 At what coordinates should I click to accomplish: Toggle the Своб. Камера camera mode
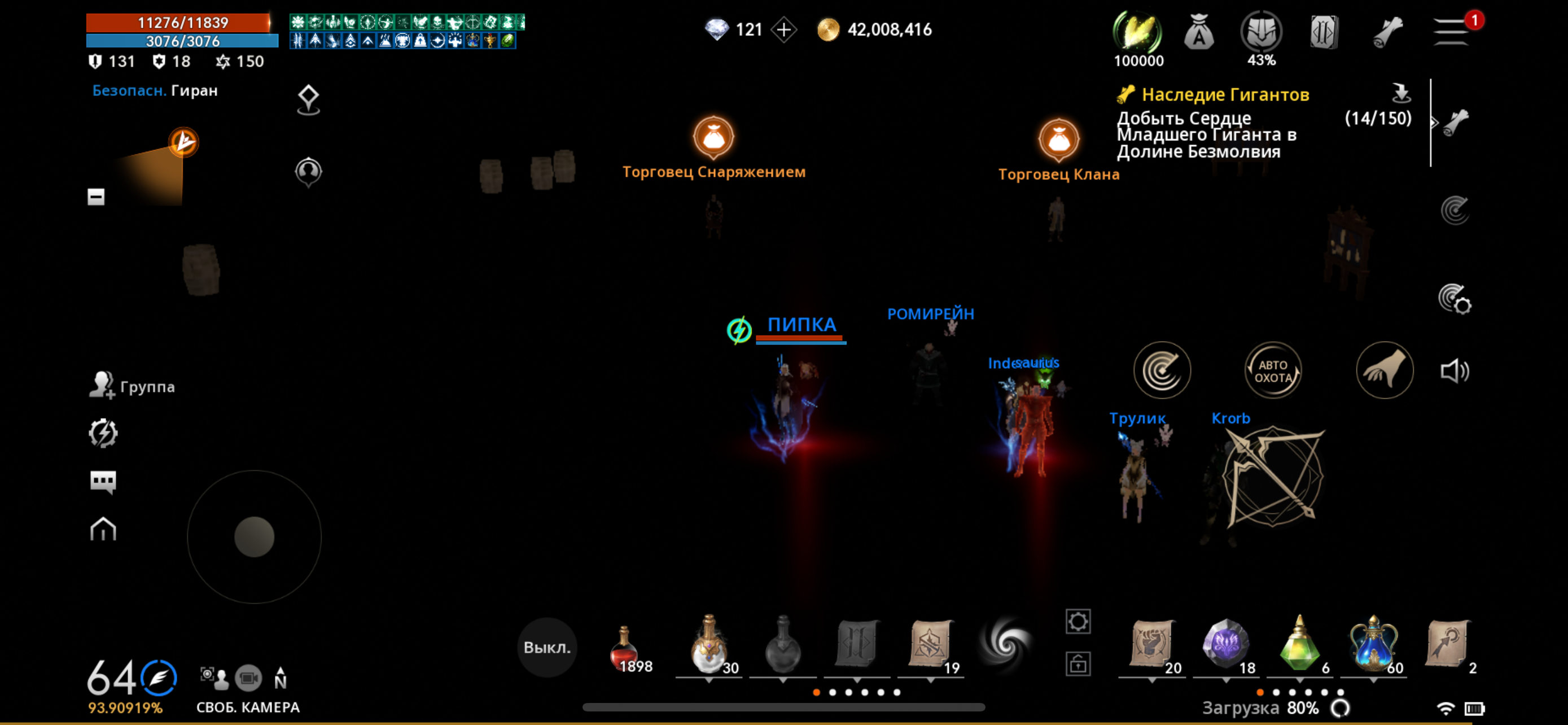pos(248,678)
